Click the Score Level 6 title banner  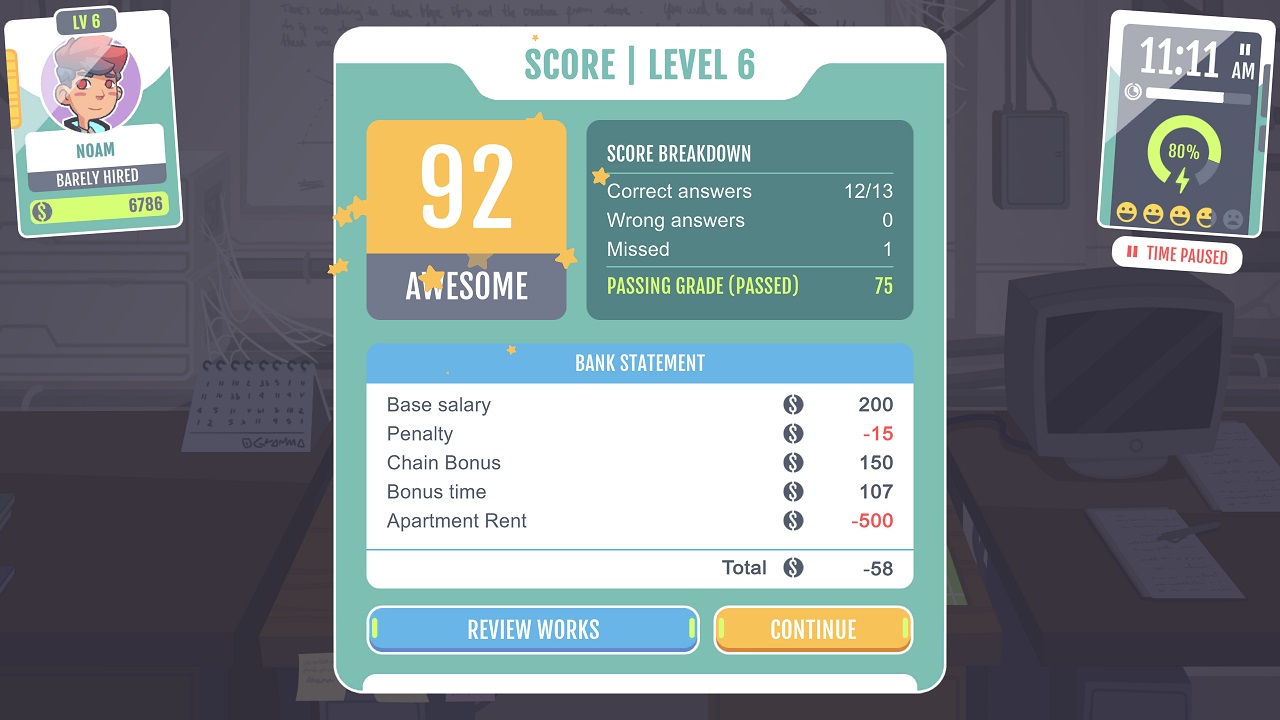pyautogui.click(x=641, y=64)
